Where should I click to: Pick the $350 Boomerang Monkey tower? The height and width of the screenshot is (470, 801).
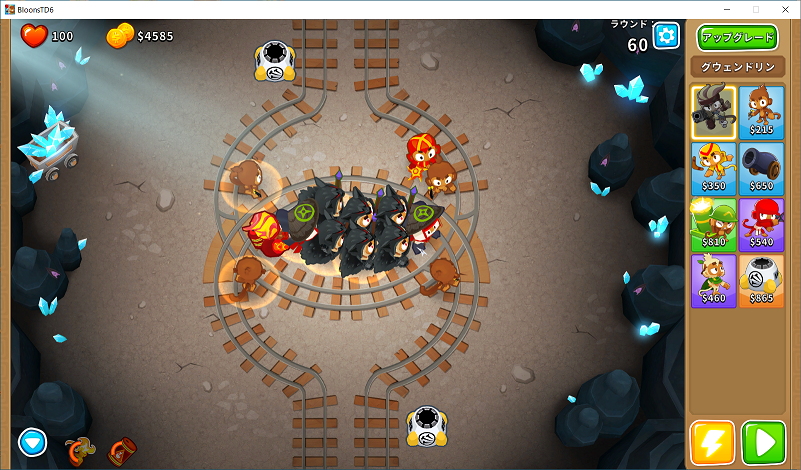click(x=713, y=166)
